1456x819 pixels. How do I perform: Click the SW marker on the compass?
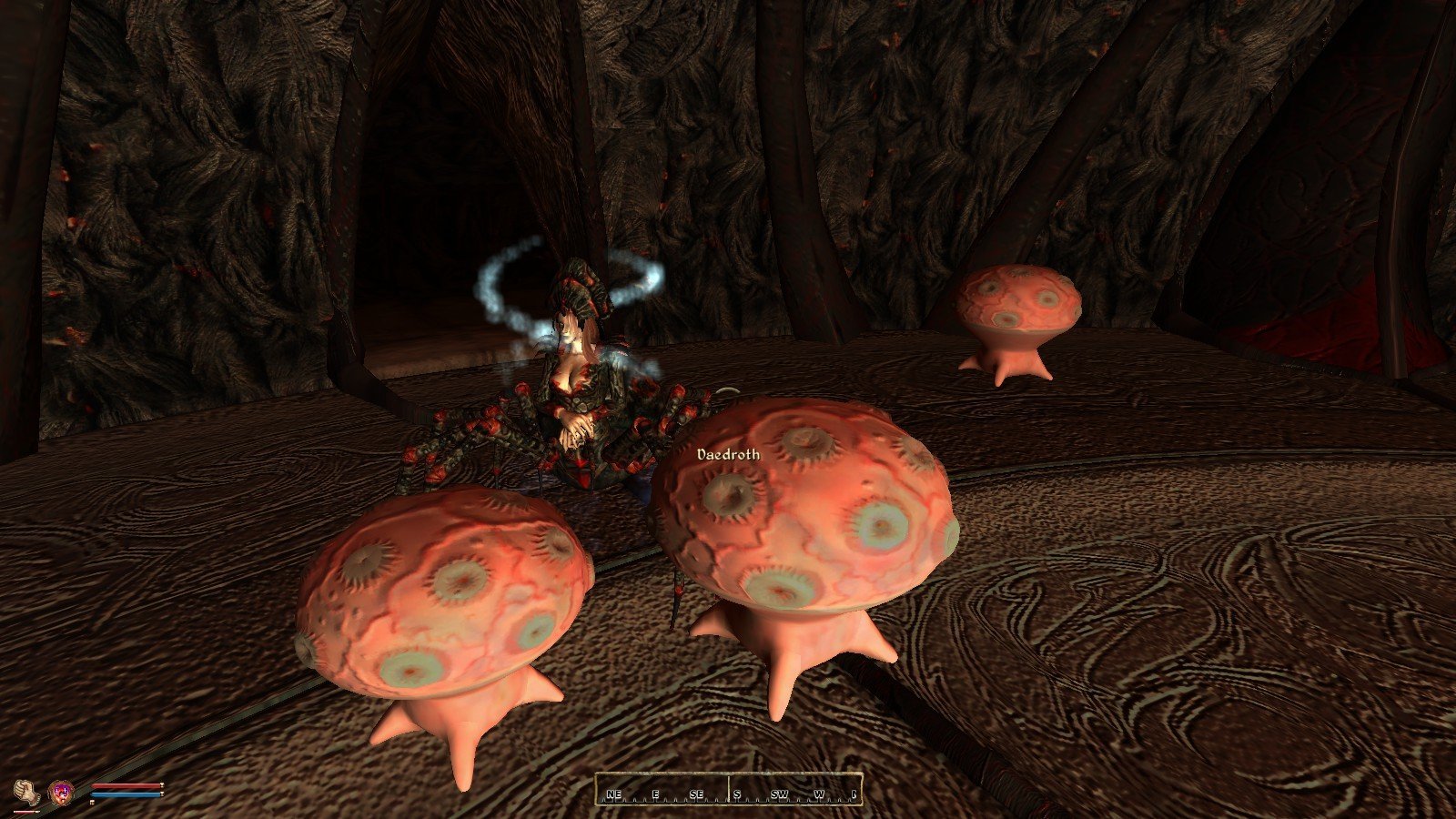(781, 794)
